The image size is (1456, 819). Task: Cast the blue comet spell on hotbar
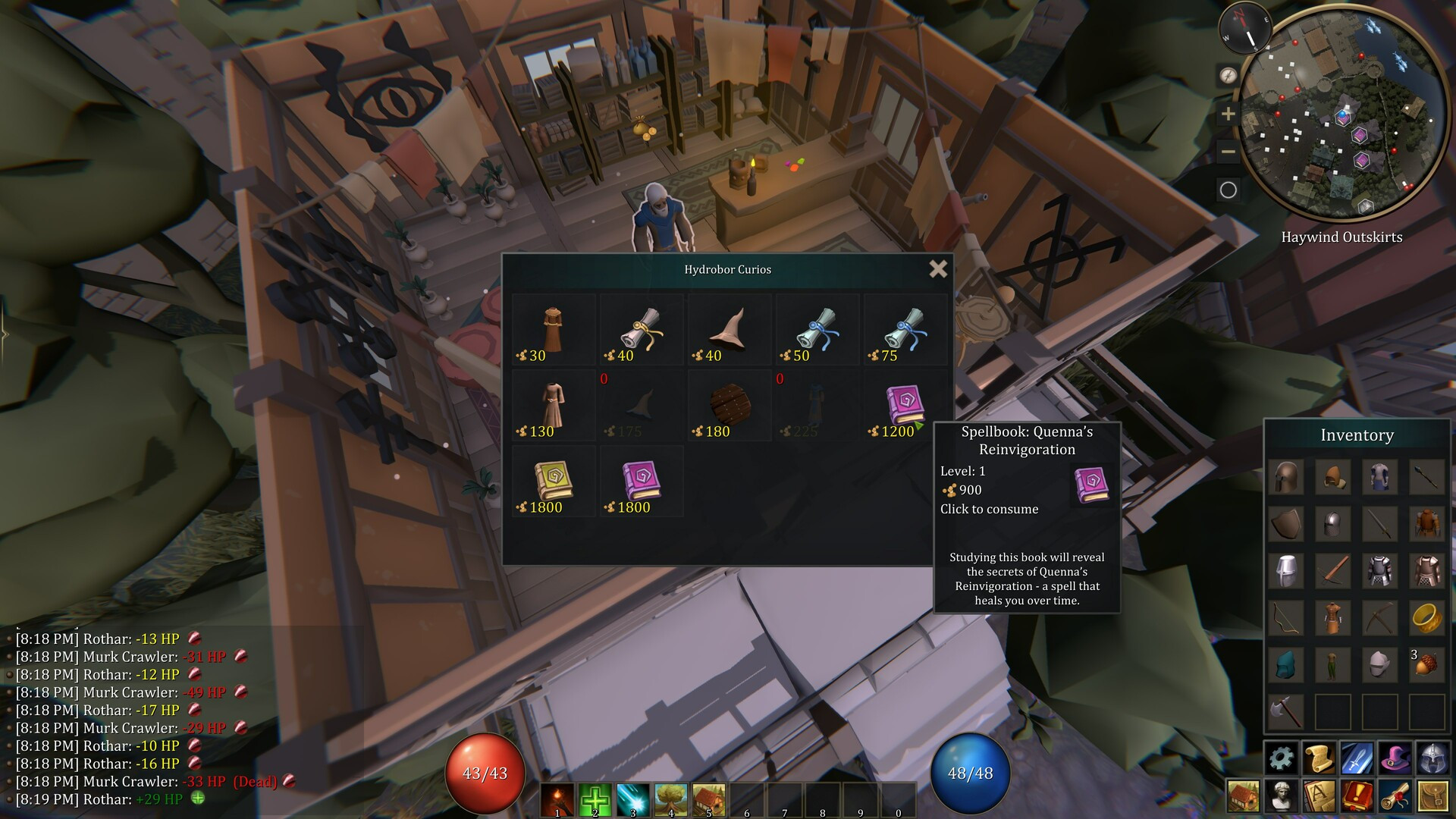click(633, 799)
